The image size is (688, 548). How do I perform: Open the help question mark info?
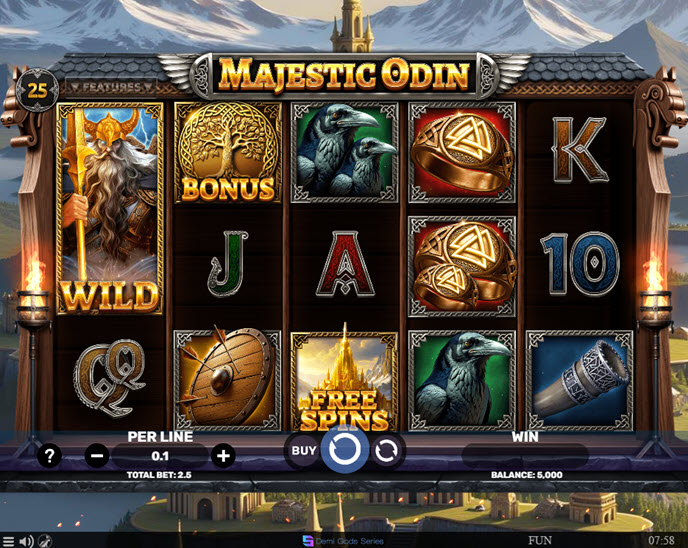[48, 456]
